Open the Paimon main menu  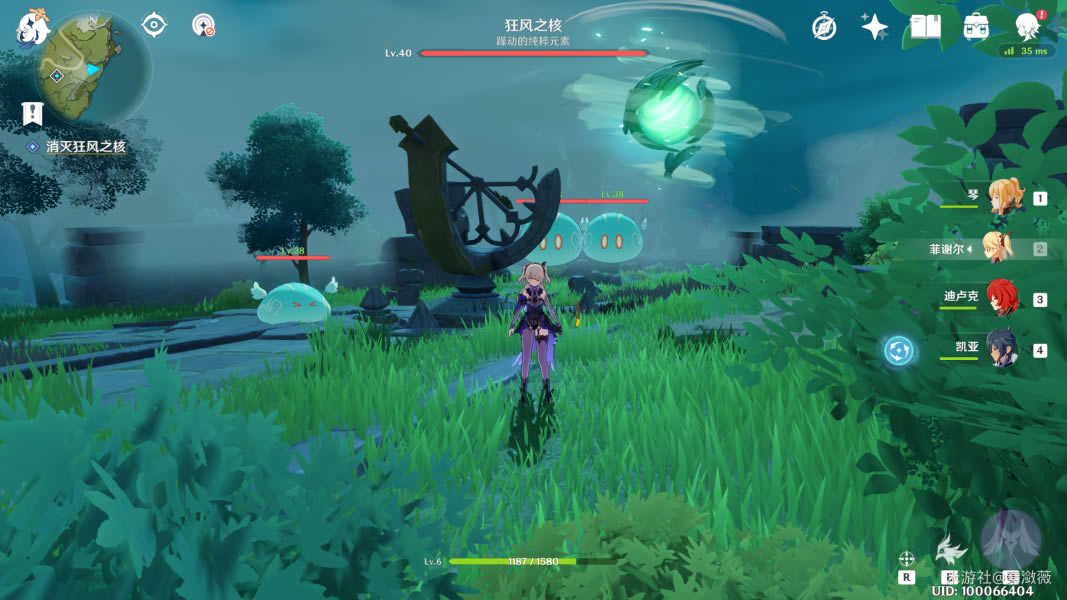33,27
